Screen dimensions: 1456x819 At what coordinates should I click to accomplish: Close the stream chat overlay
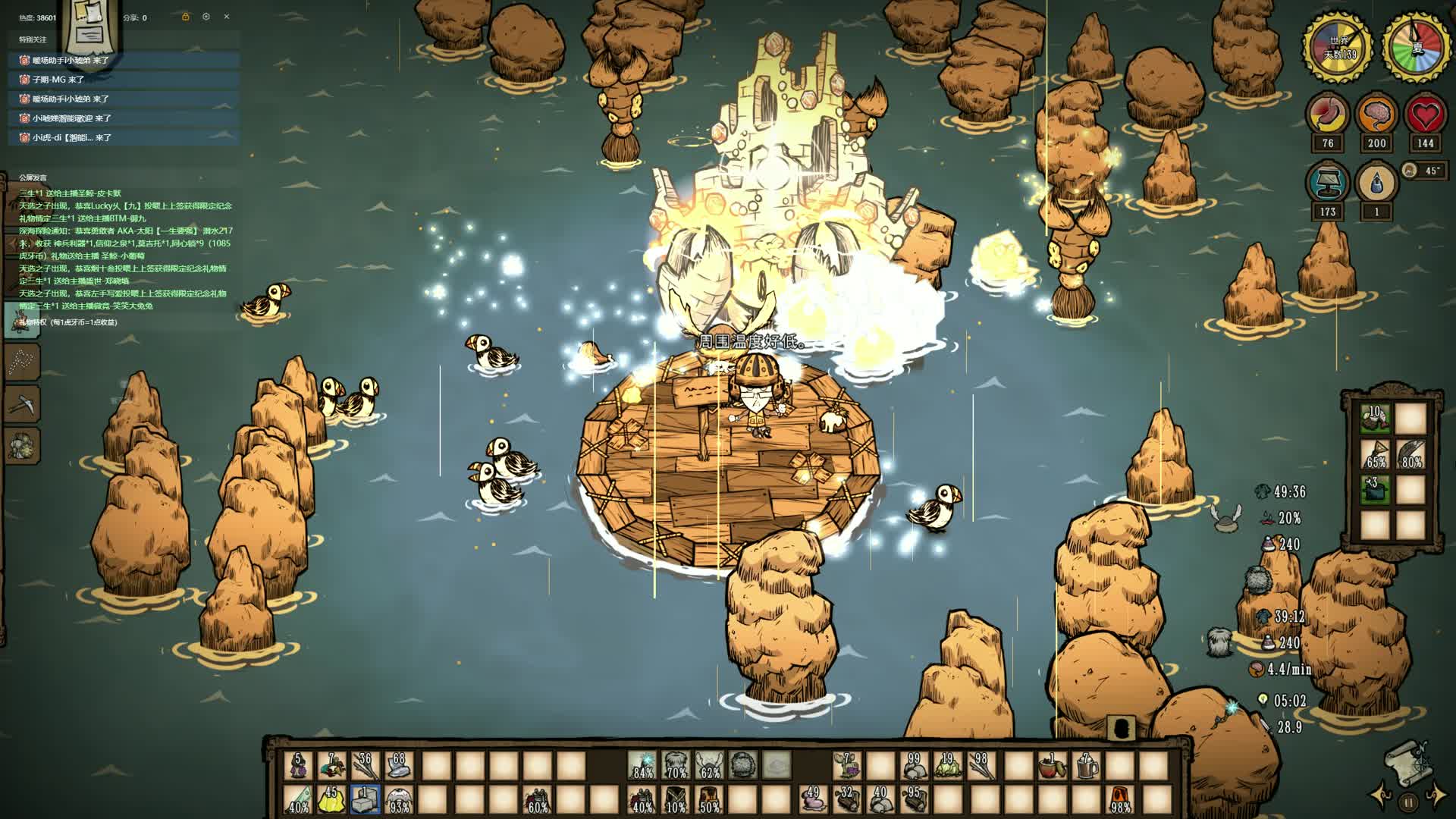click(x=226, y=17)
